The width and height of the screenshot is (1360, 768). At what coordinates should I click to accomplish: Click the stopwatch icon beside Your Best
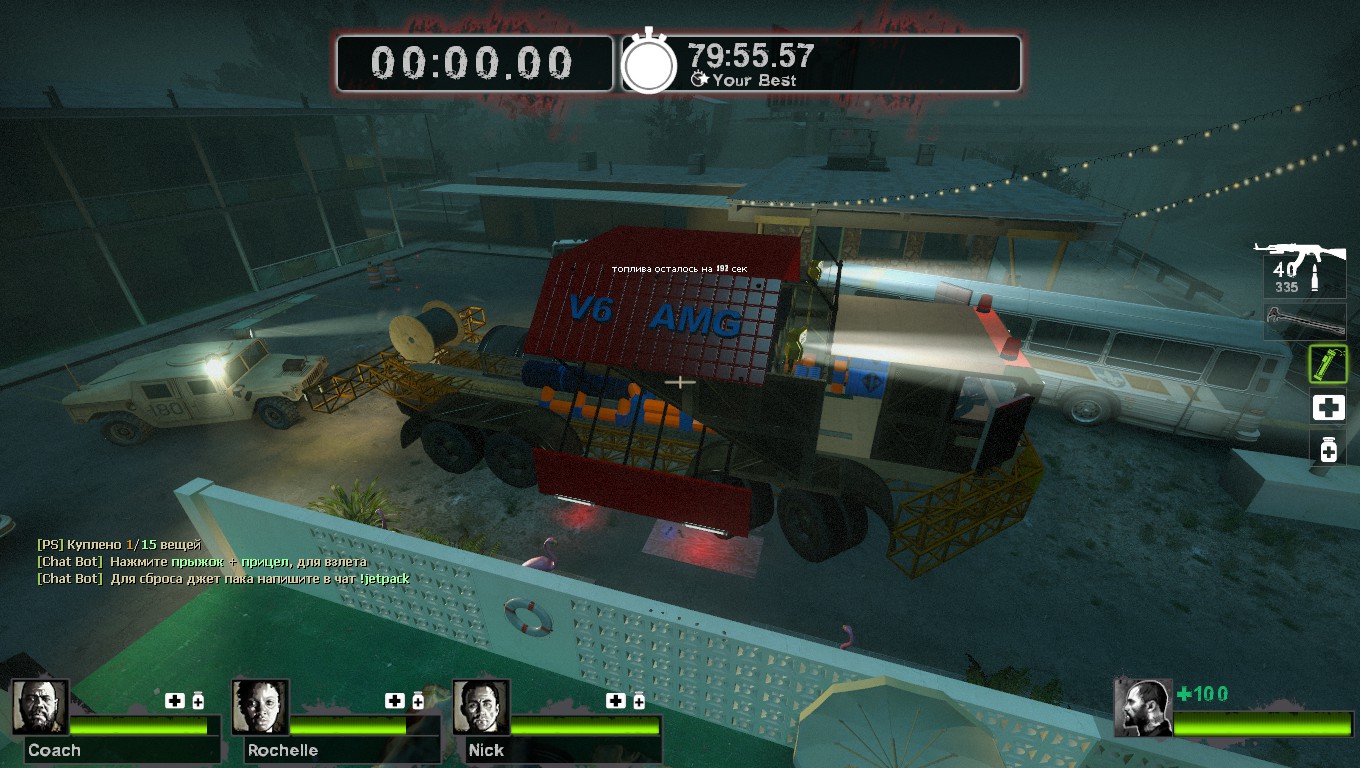[x=650, y=64]
